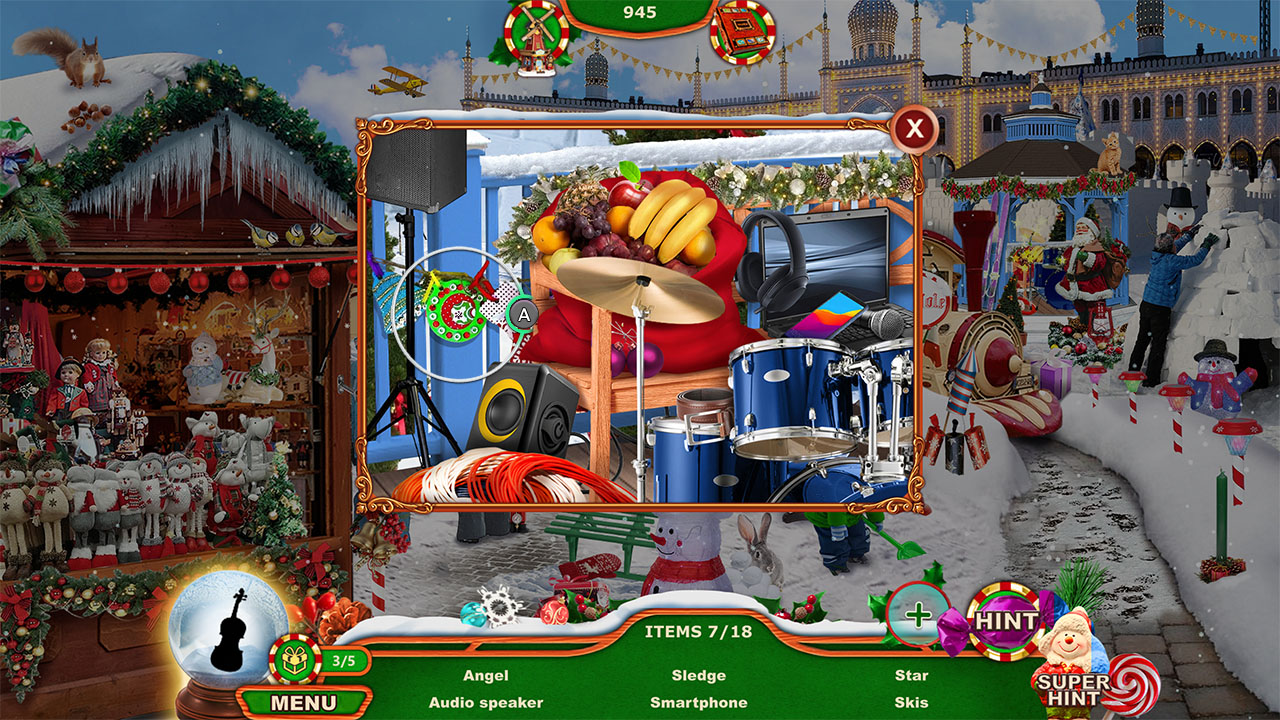Click the "Audio speaker" item label
Screen dimensions: 1280x720
tap(488, 703)
